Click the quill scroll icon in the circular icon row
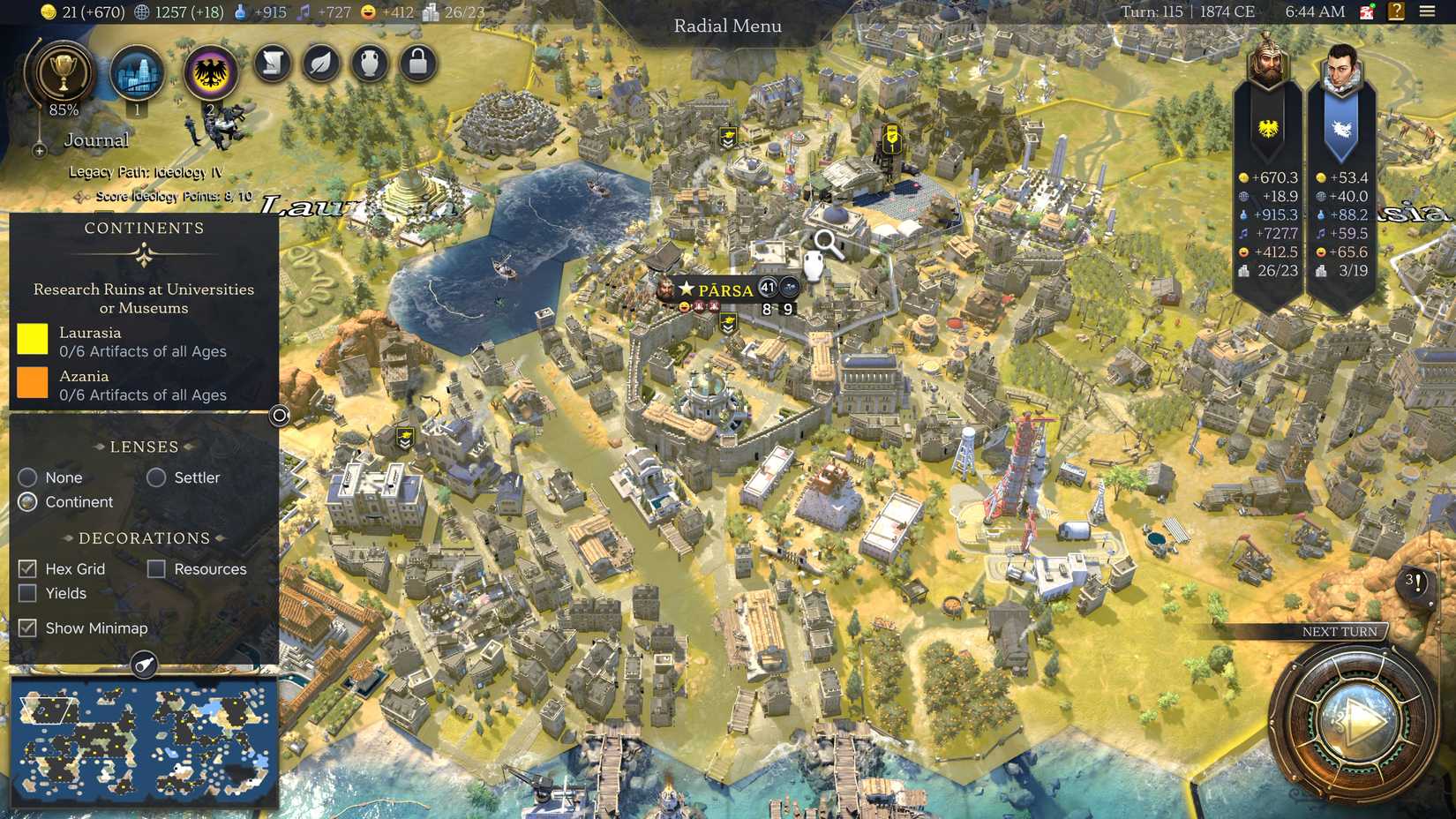This screenshot has width=1456, height=819. (272, 63)
